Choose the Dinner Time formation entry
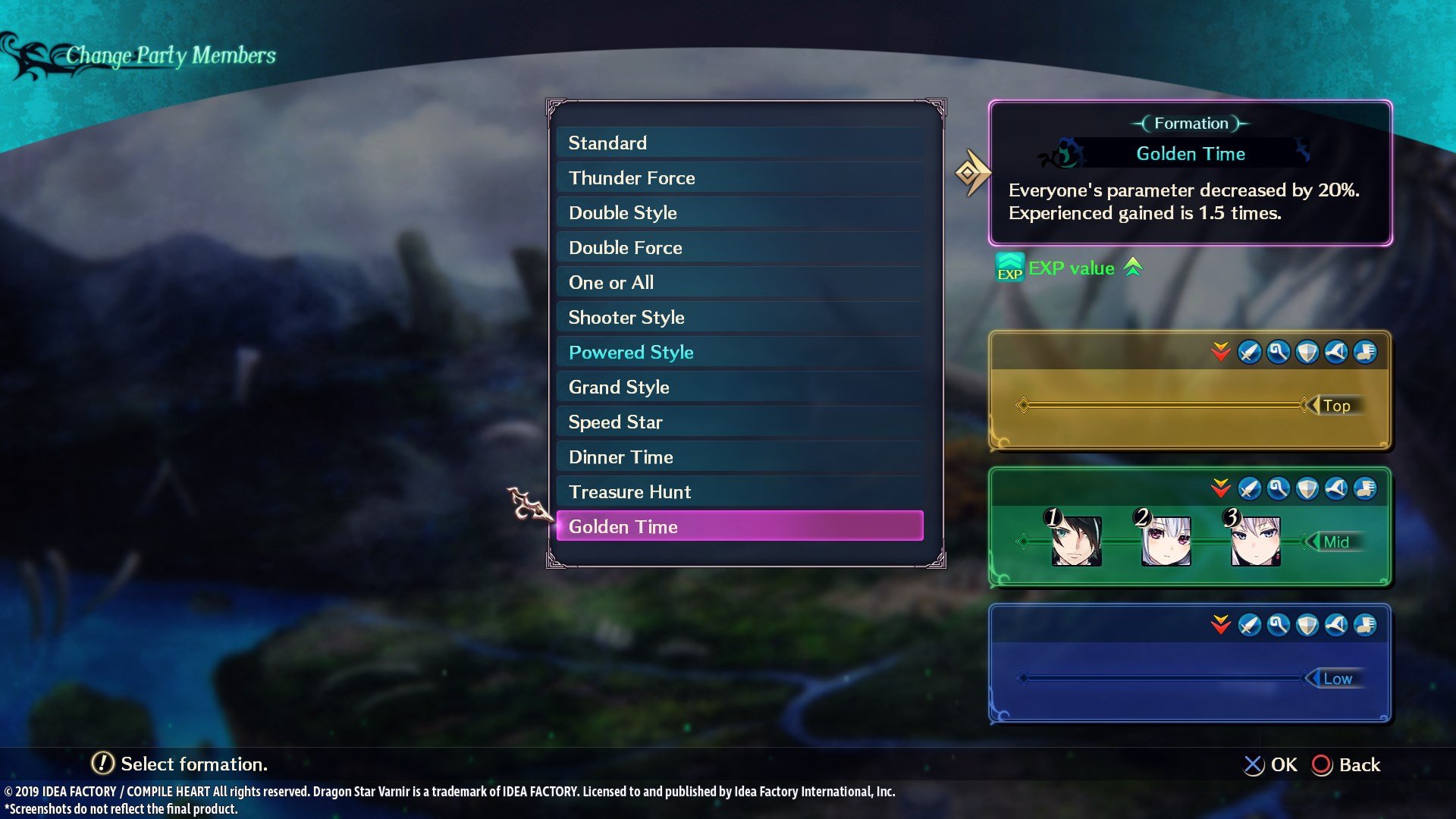This screenshot has height=819, width=1456. tap(620, 457)
